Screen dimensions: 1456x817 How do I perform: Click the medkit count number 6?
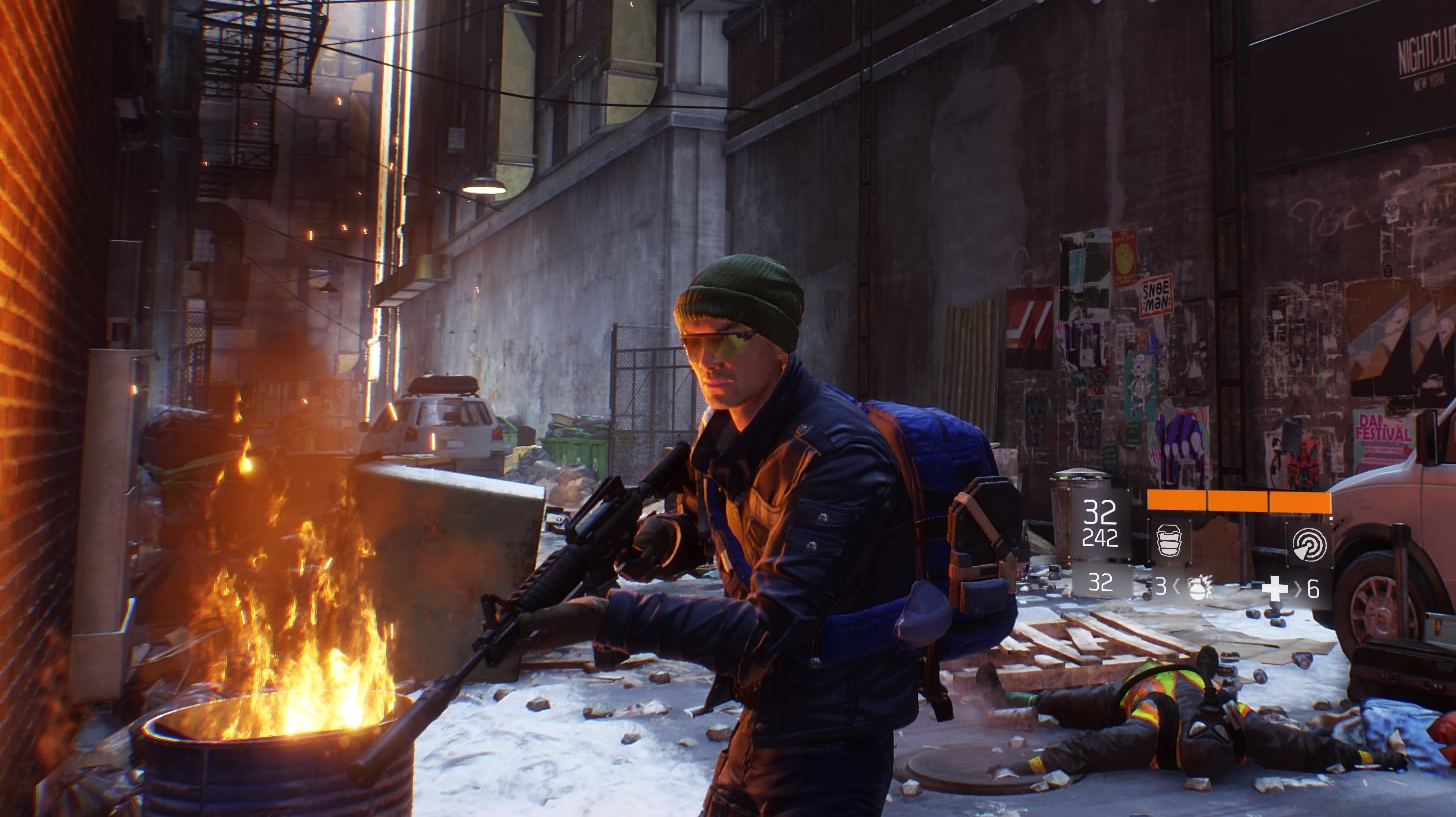coord(1313,588)
